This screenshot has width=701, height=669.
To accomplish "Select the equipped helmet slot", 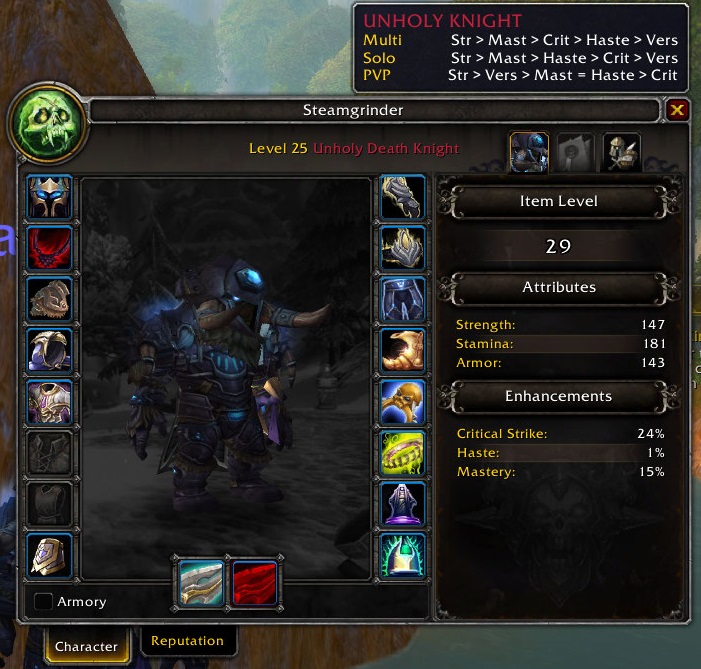I will (49, 197).
